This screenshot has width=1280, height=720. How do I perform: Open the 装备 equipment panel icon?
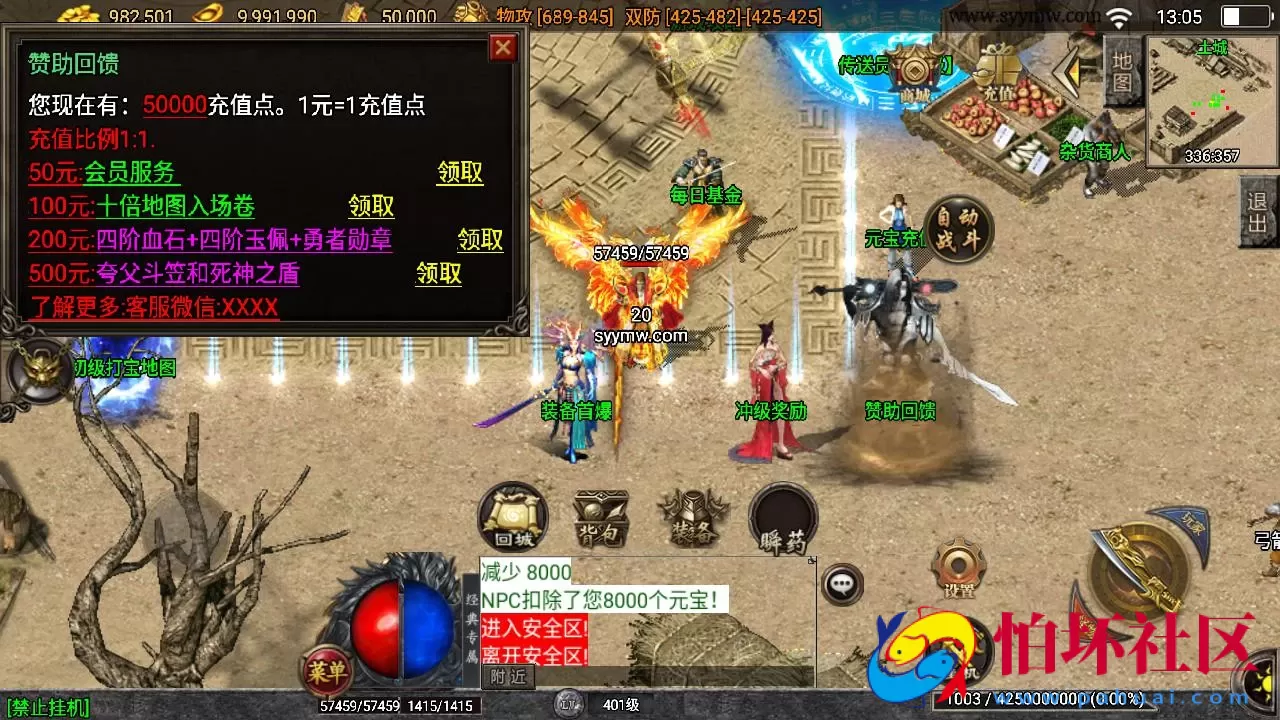(x=692, y=515)
